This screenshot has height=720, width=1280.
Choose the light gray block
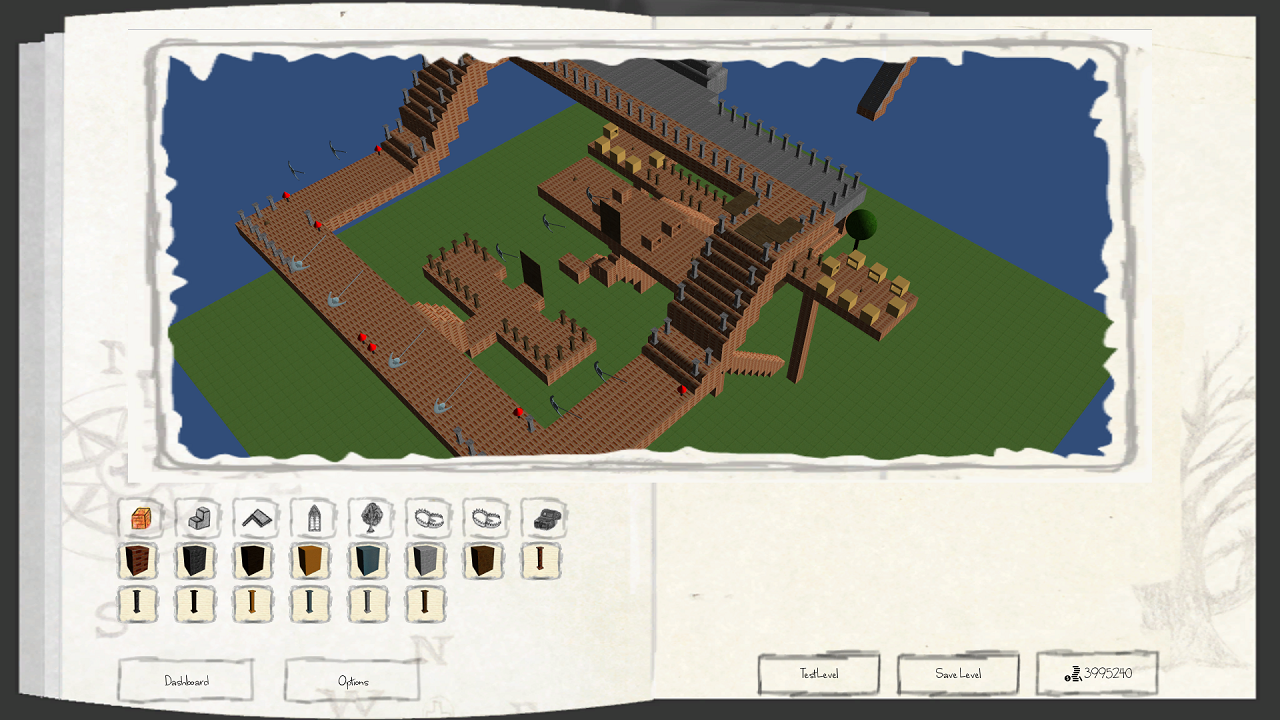coord(426,561)
